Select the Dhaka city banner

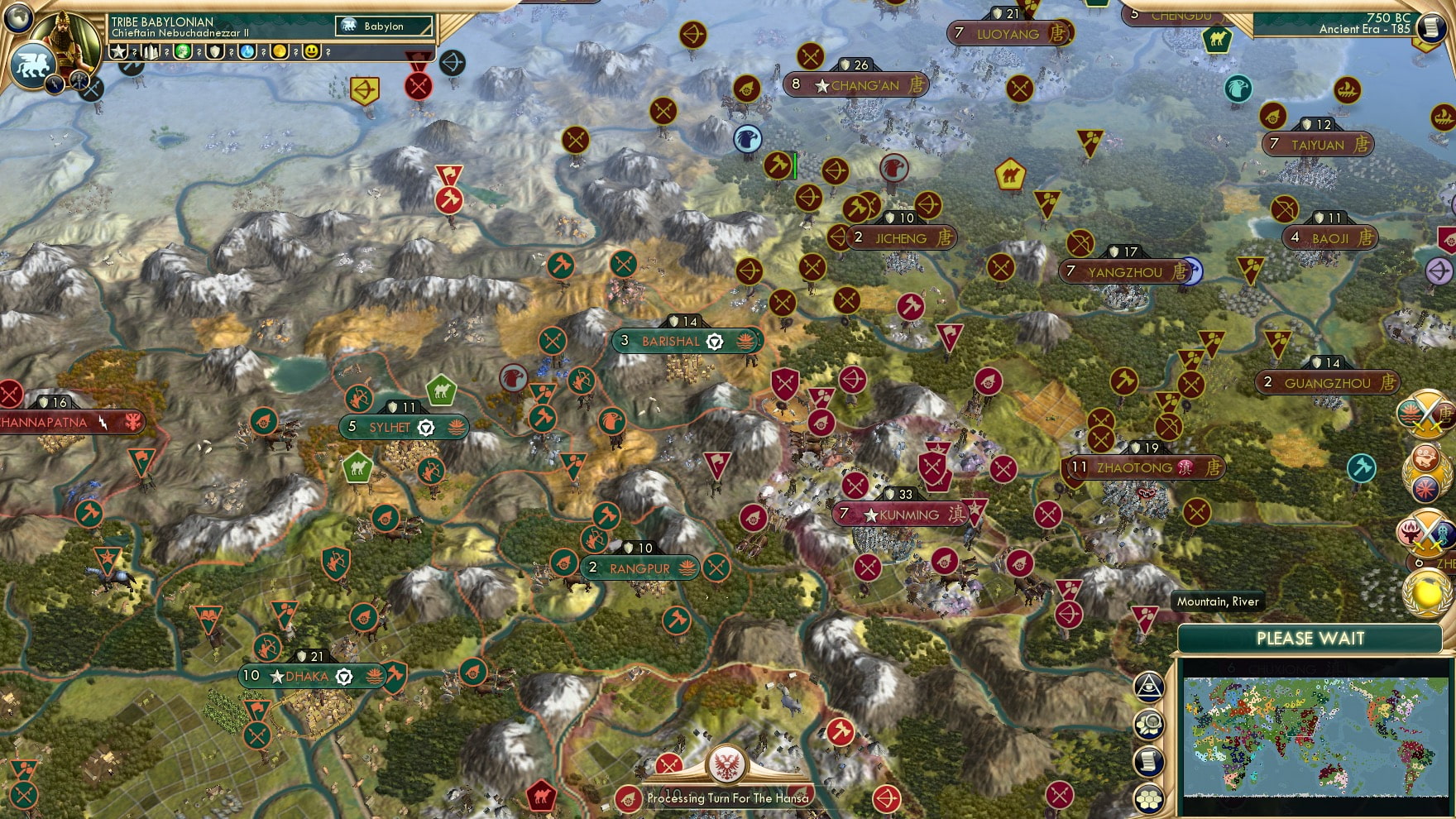click(310, 675)
